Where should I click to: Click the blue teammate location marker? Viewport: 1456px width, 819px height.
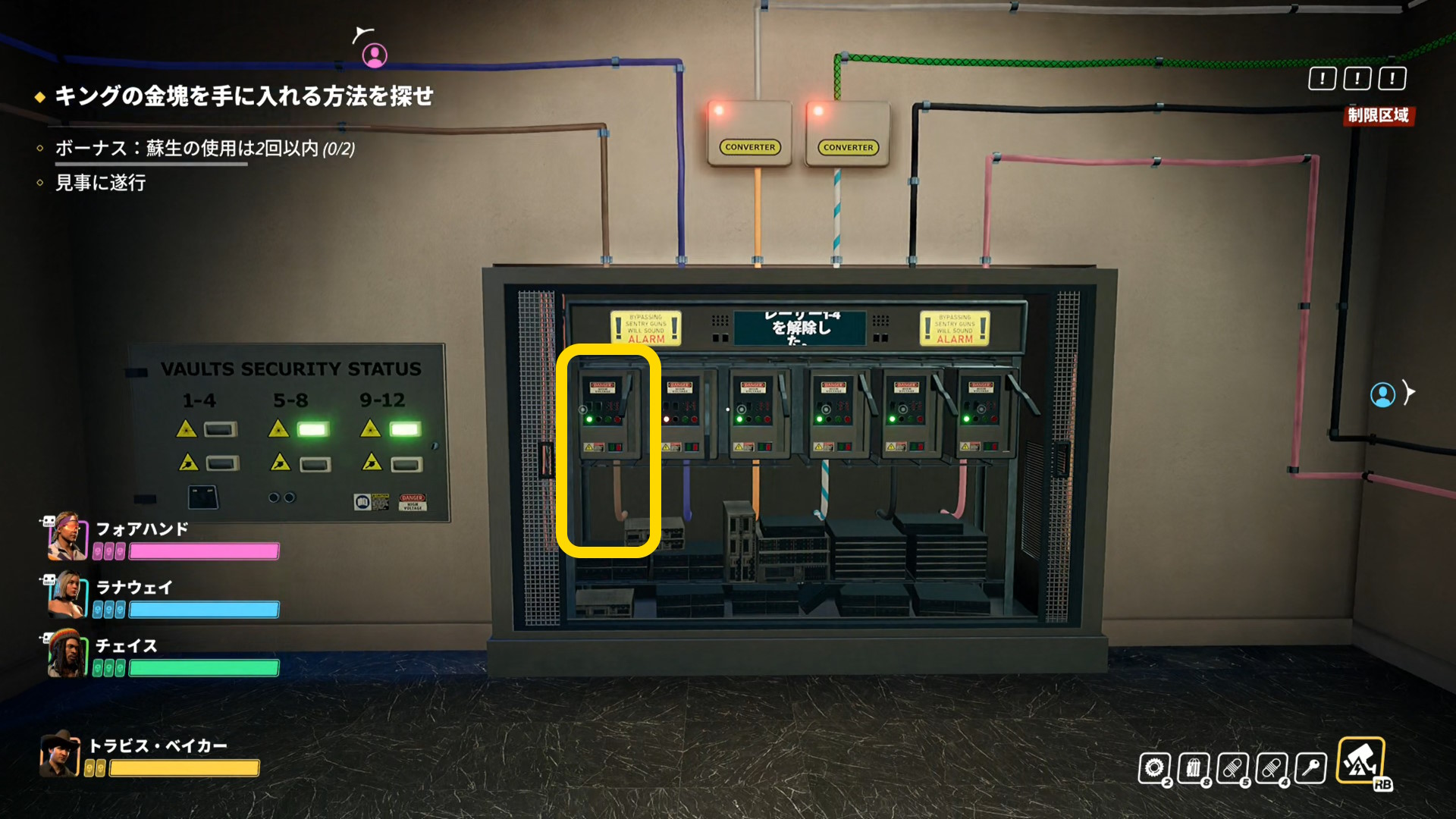[1382, 394]
